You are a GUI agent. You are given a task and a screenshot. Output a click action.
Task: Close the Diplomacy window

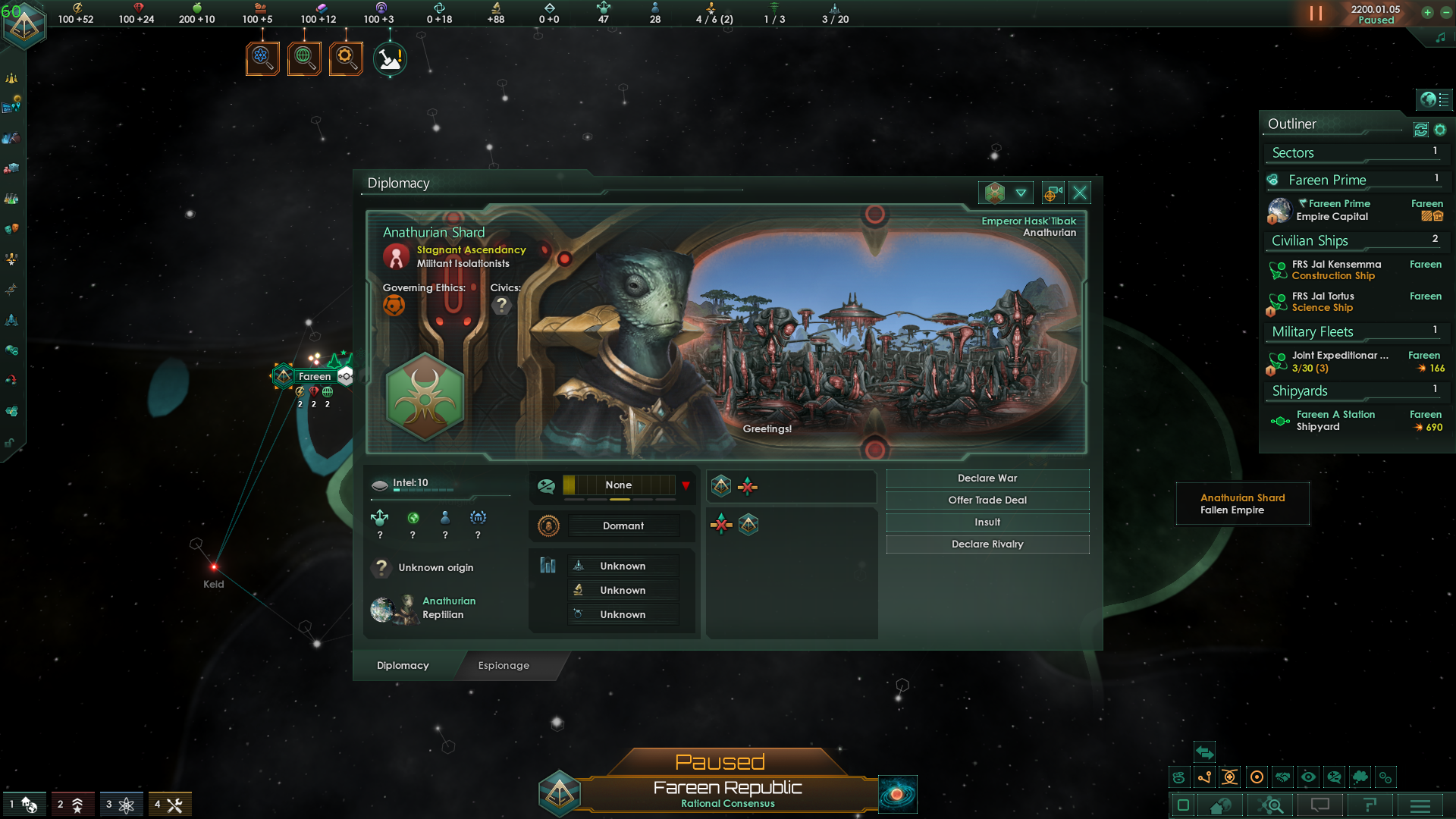pos(1080,193)
